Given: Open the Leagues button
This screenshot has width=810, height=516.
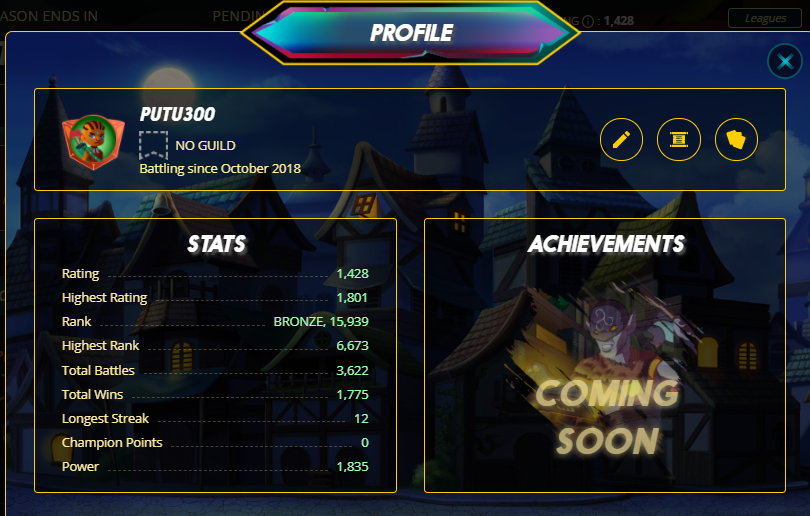Looking at the screenshot, I should coord(765,18).
